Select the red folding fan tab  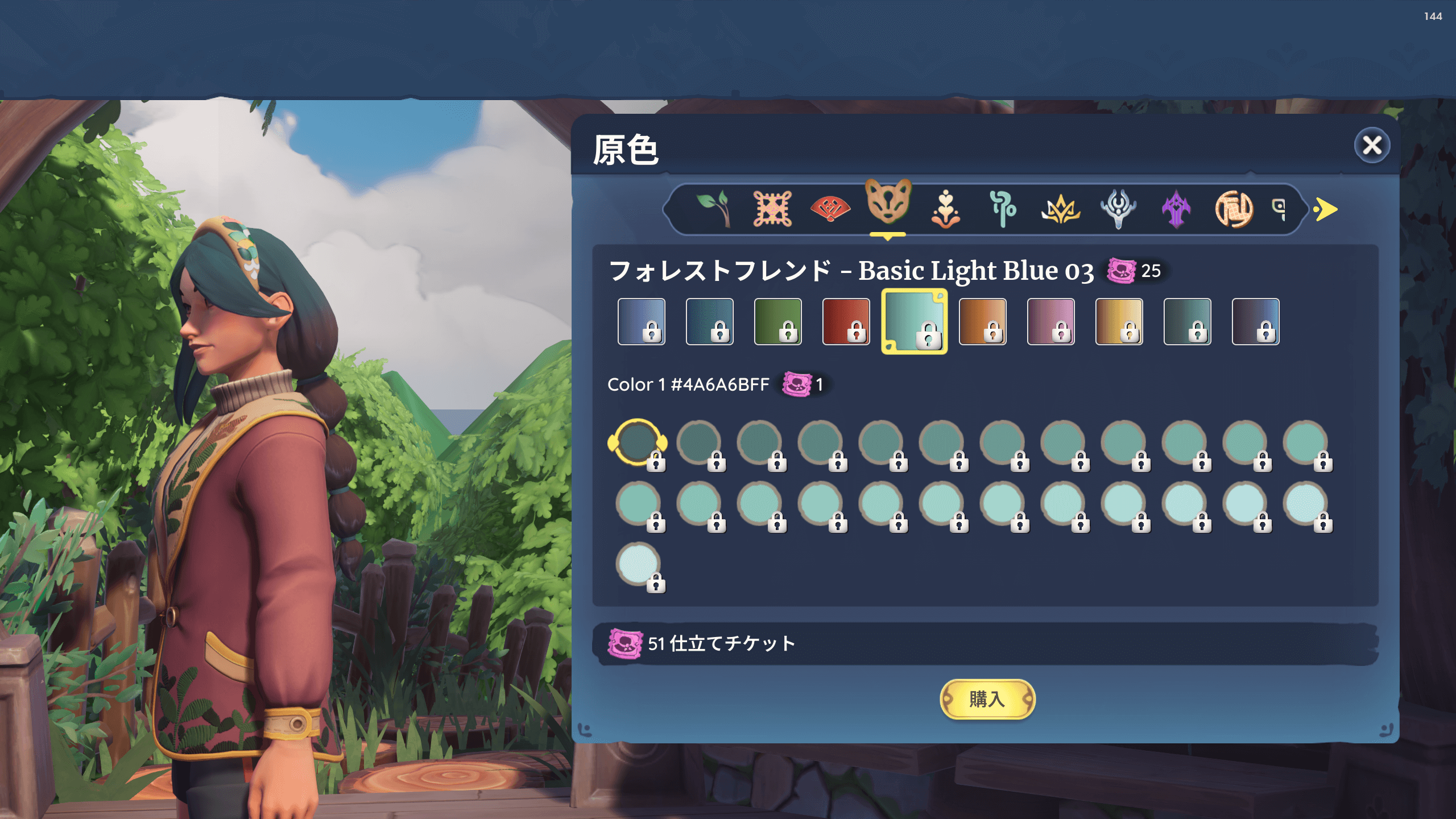(x=830, y=209)
